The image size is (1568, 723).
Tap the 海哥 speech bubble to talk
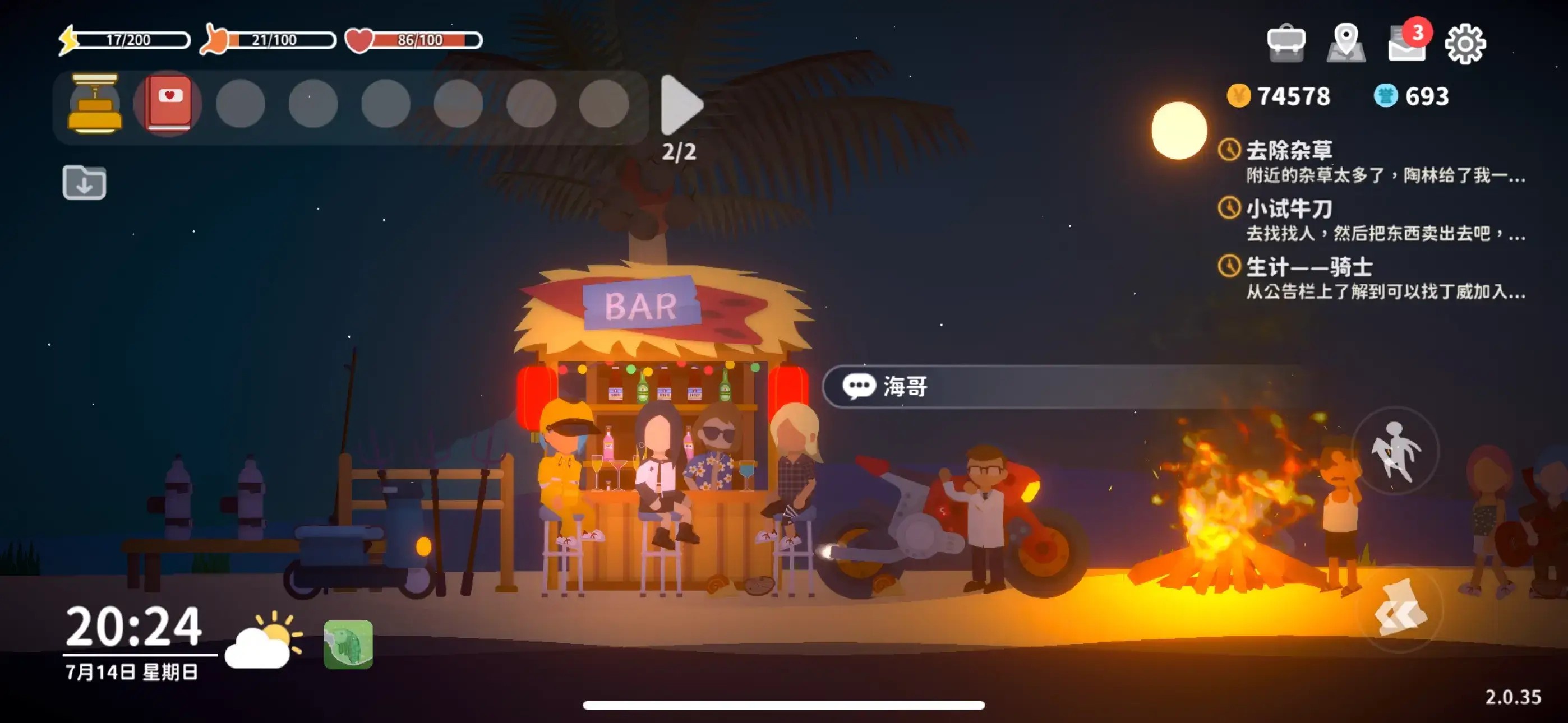(x=901, y=386)
